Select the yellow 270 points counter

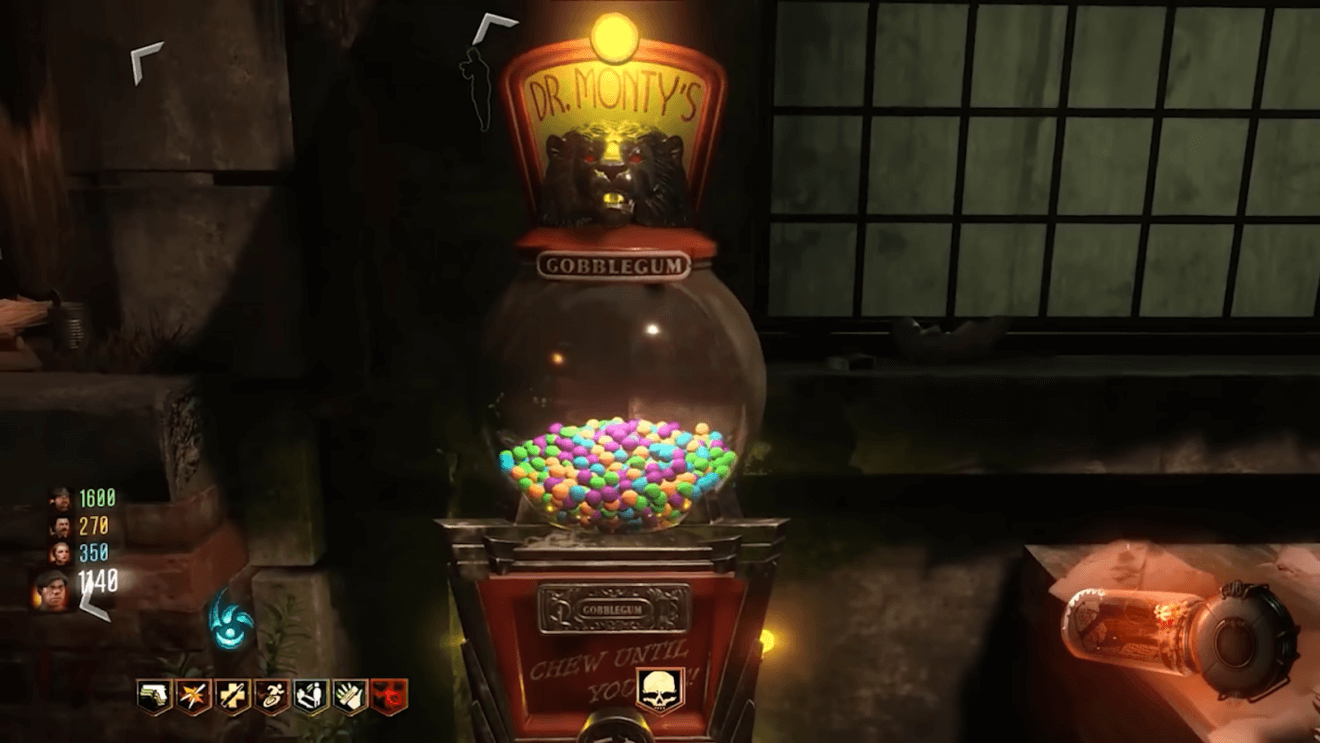tap(95, 525)
